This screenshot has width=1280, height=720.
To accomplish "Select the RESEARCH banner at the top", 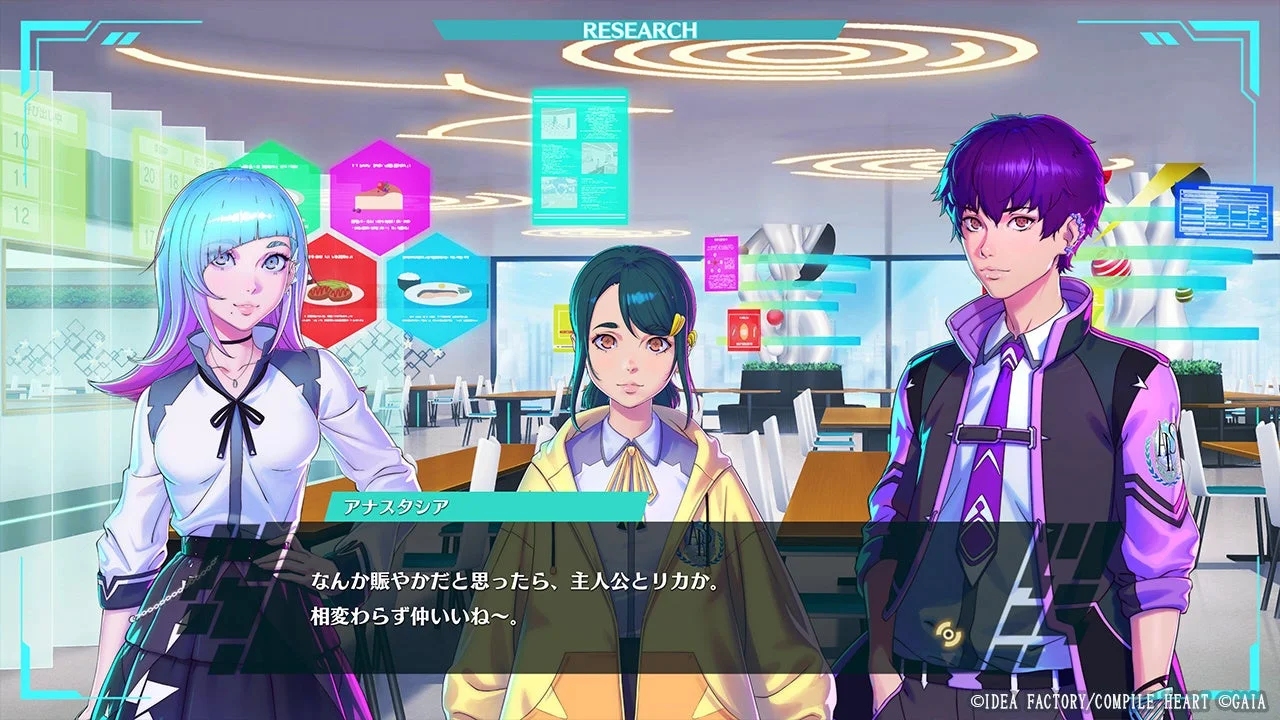I will click(640, 28).
